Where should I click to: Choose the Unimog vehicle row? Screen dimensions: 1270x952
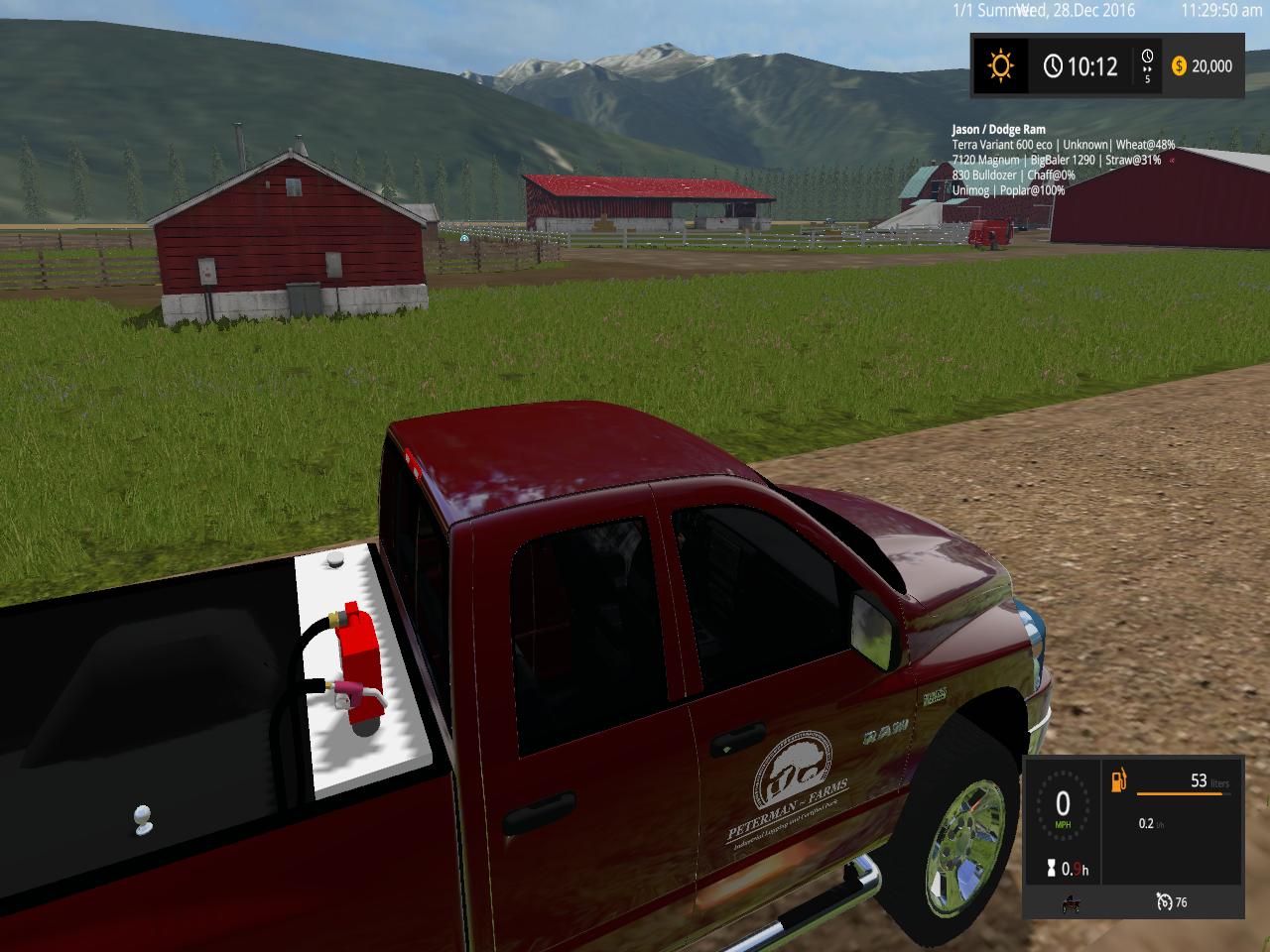tap(1008, 189)
